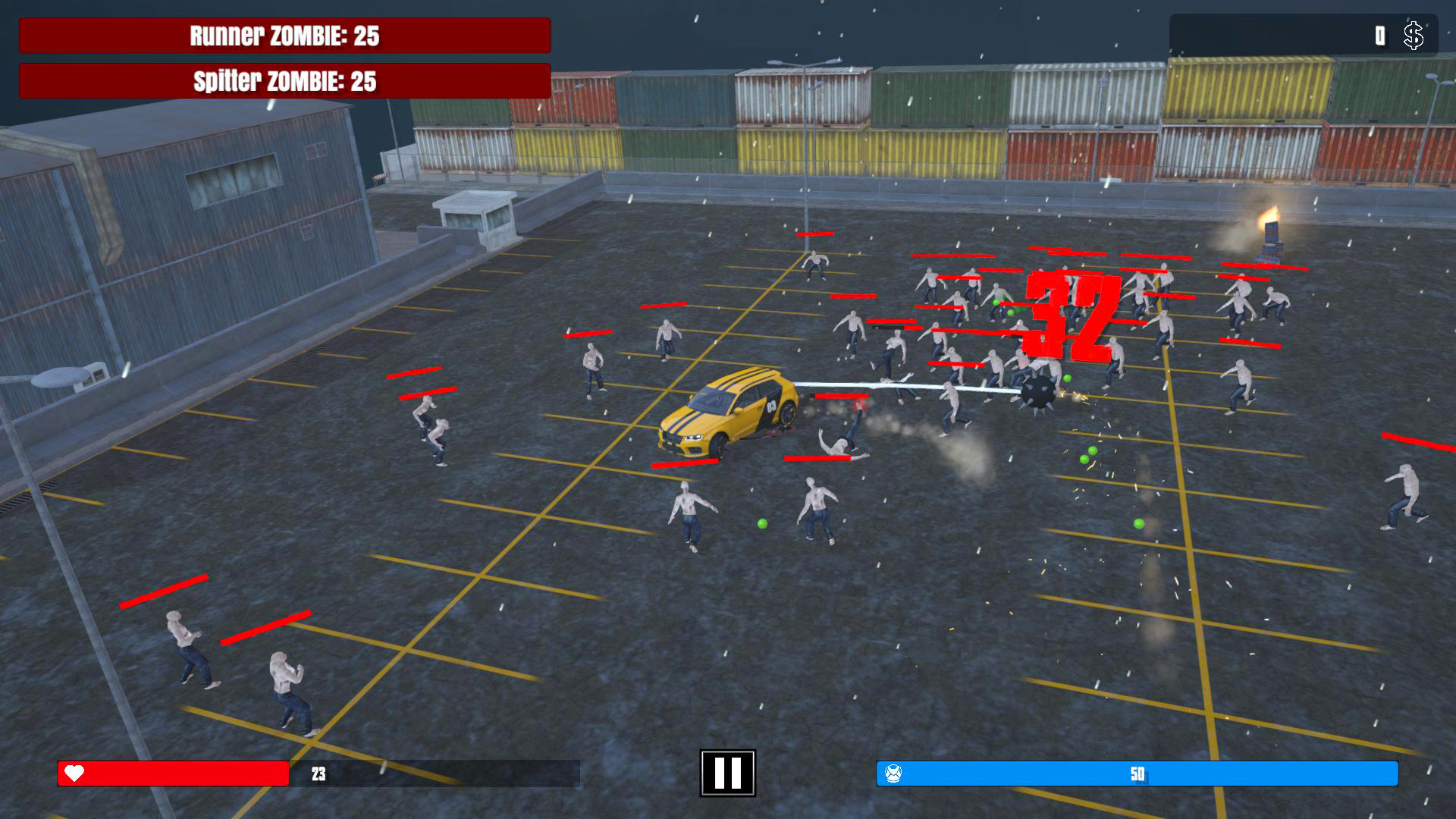Click the spiked ball icon on the blue bar
The height and width of the screenshot is (819, 1456).
coord(895,775)
